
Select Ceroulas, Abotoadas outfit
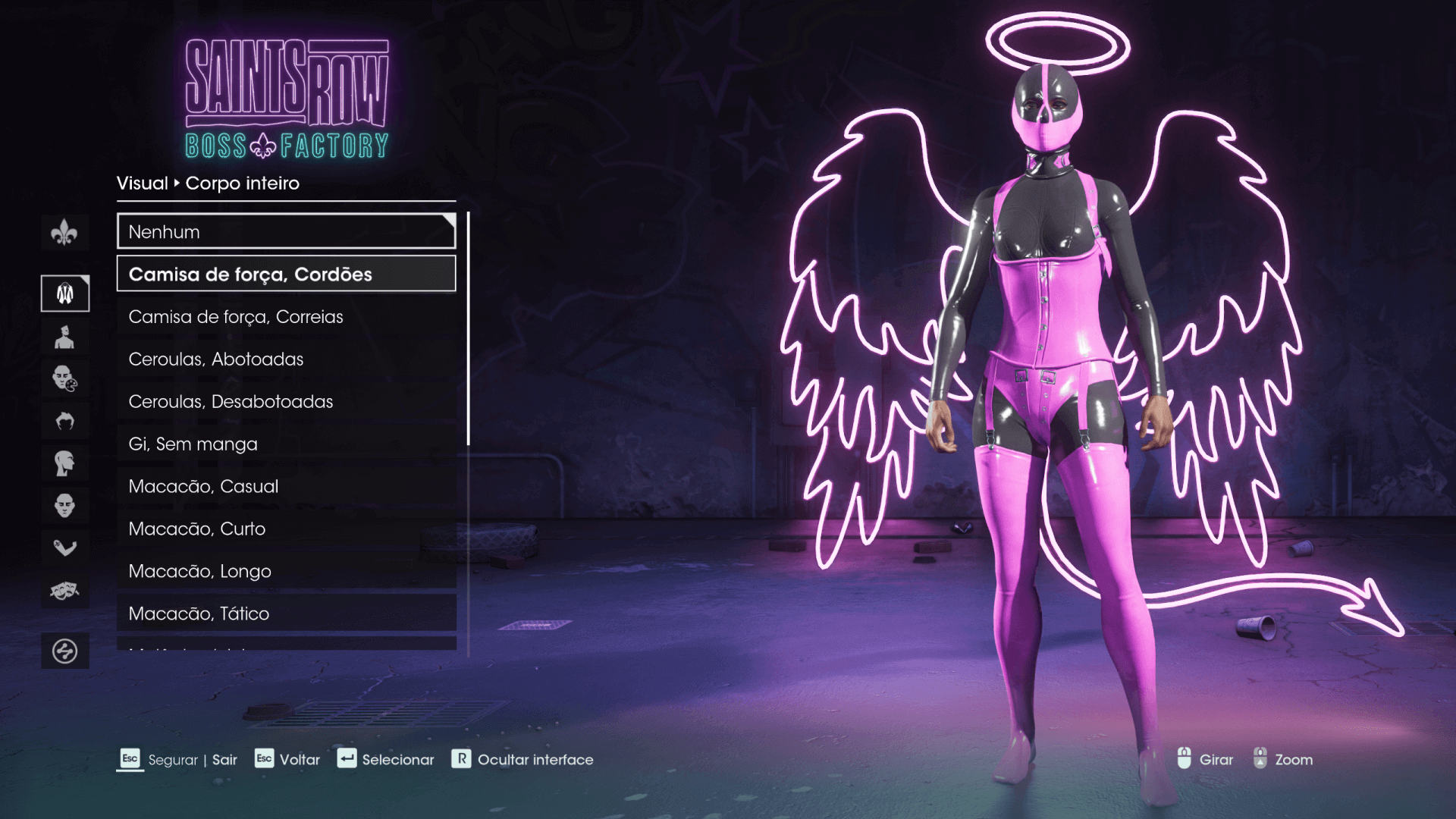pyautogui.click(x=286, y=359)
